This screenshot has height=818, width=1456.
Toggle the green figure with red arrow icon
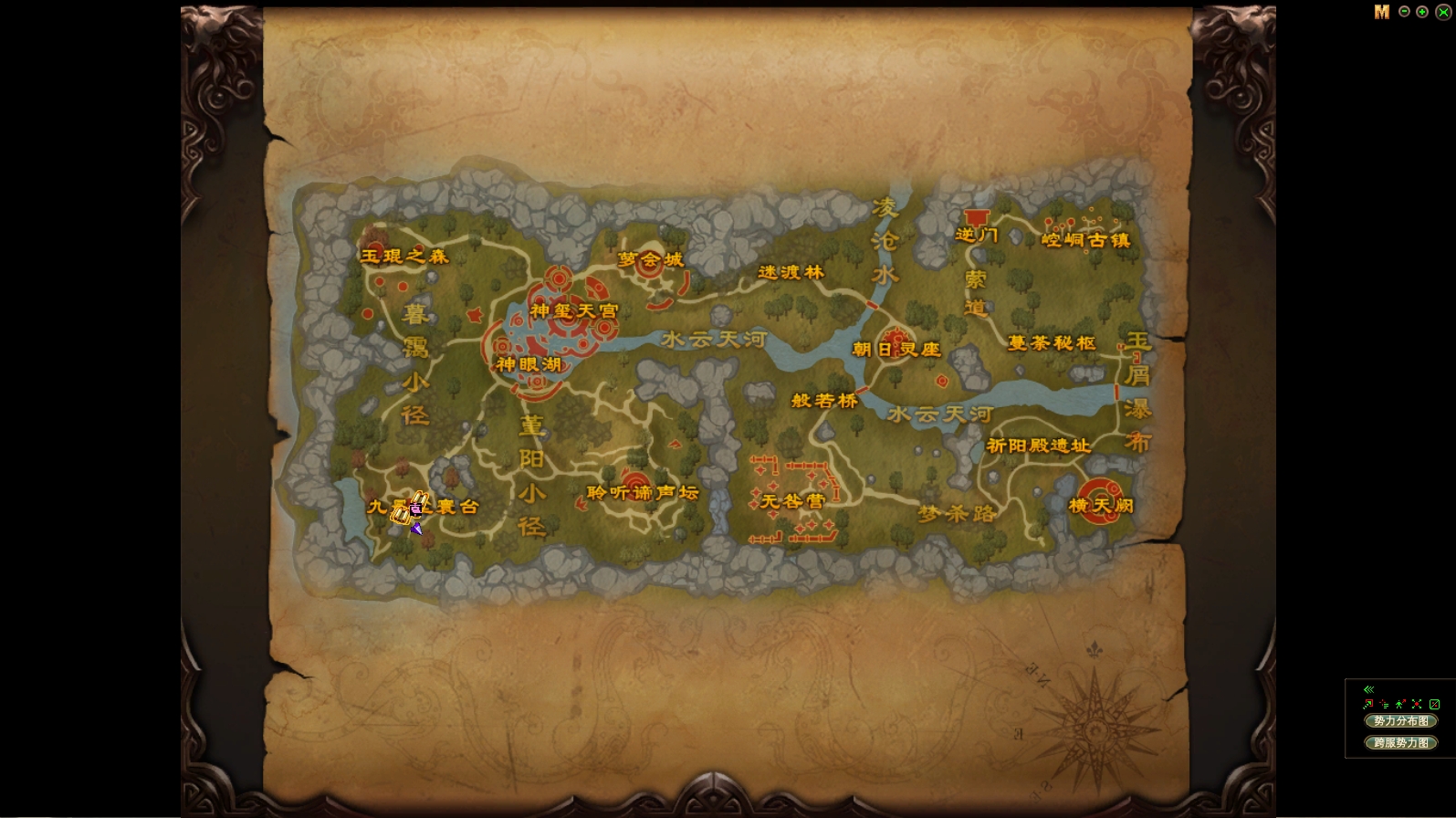coord(1400,704)
